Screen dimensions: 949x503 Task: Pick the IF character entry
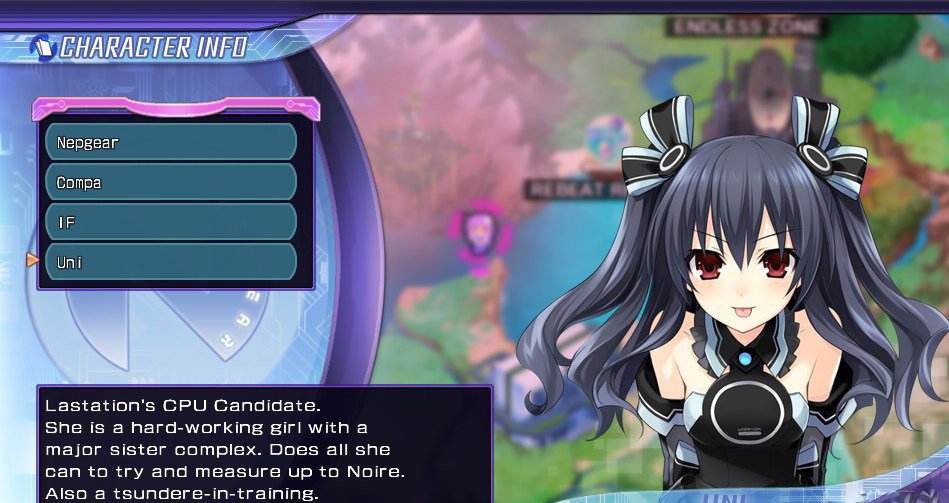point(171,222)
